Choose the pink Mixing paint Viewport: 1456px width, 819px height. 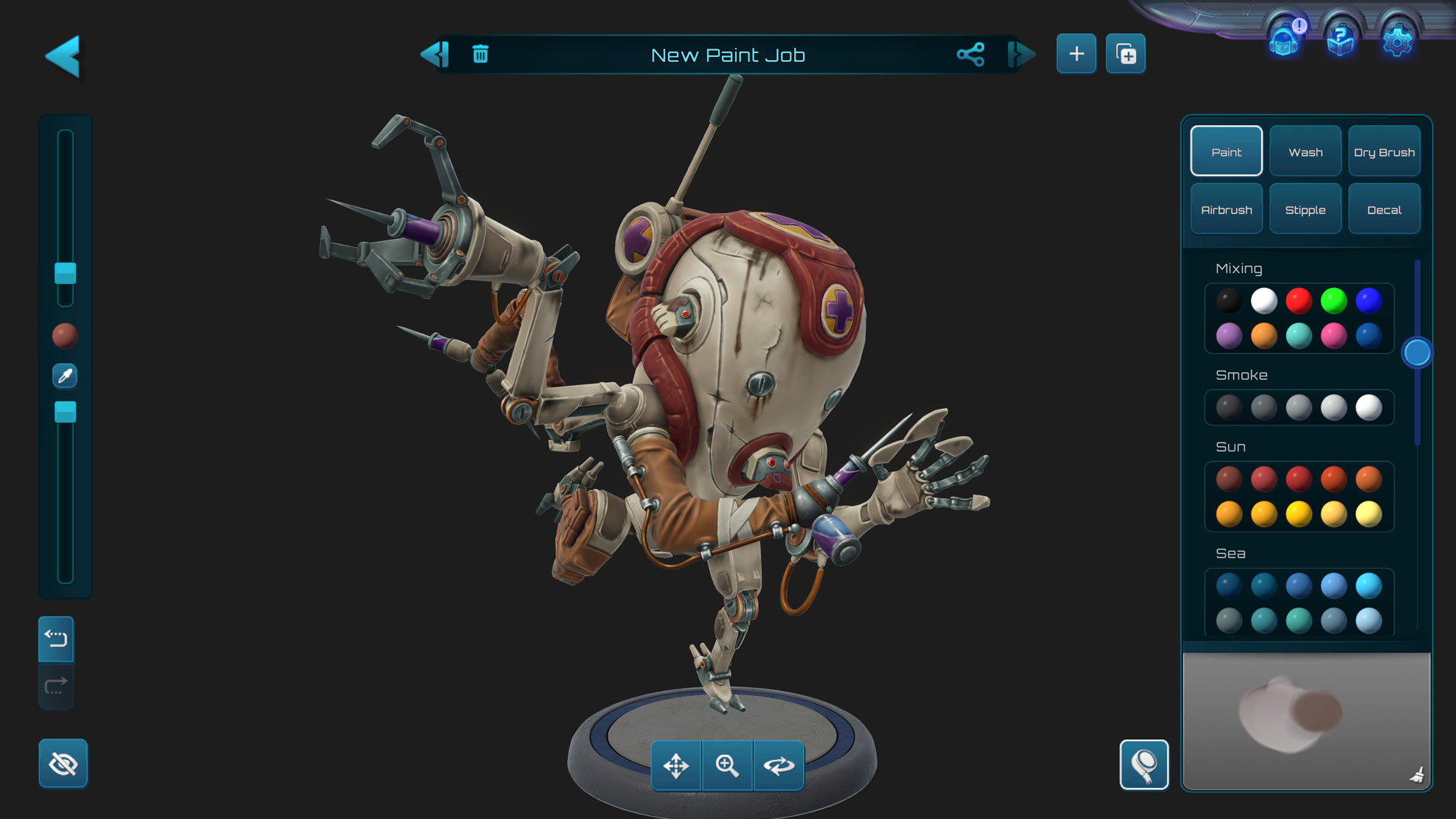pyautogui.click(x=1333, y=335)
